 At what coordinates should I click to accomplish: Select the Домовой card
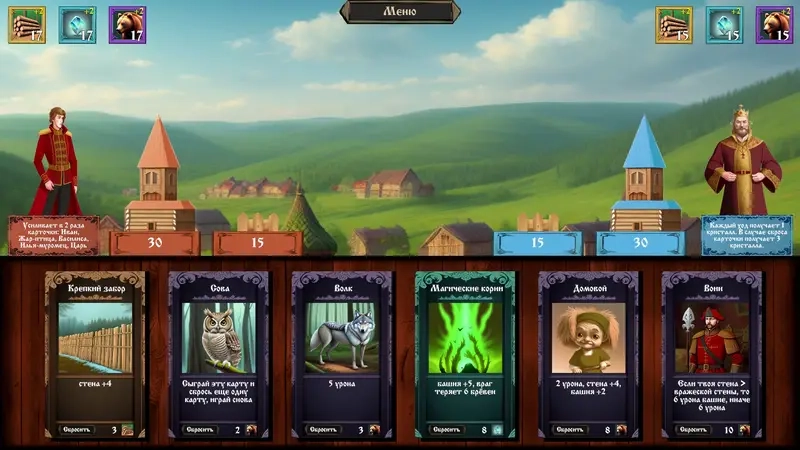click(x=588, y=340)
